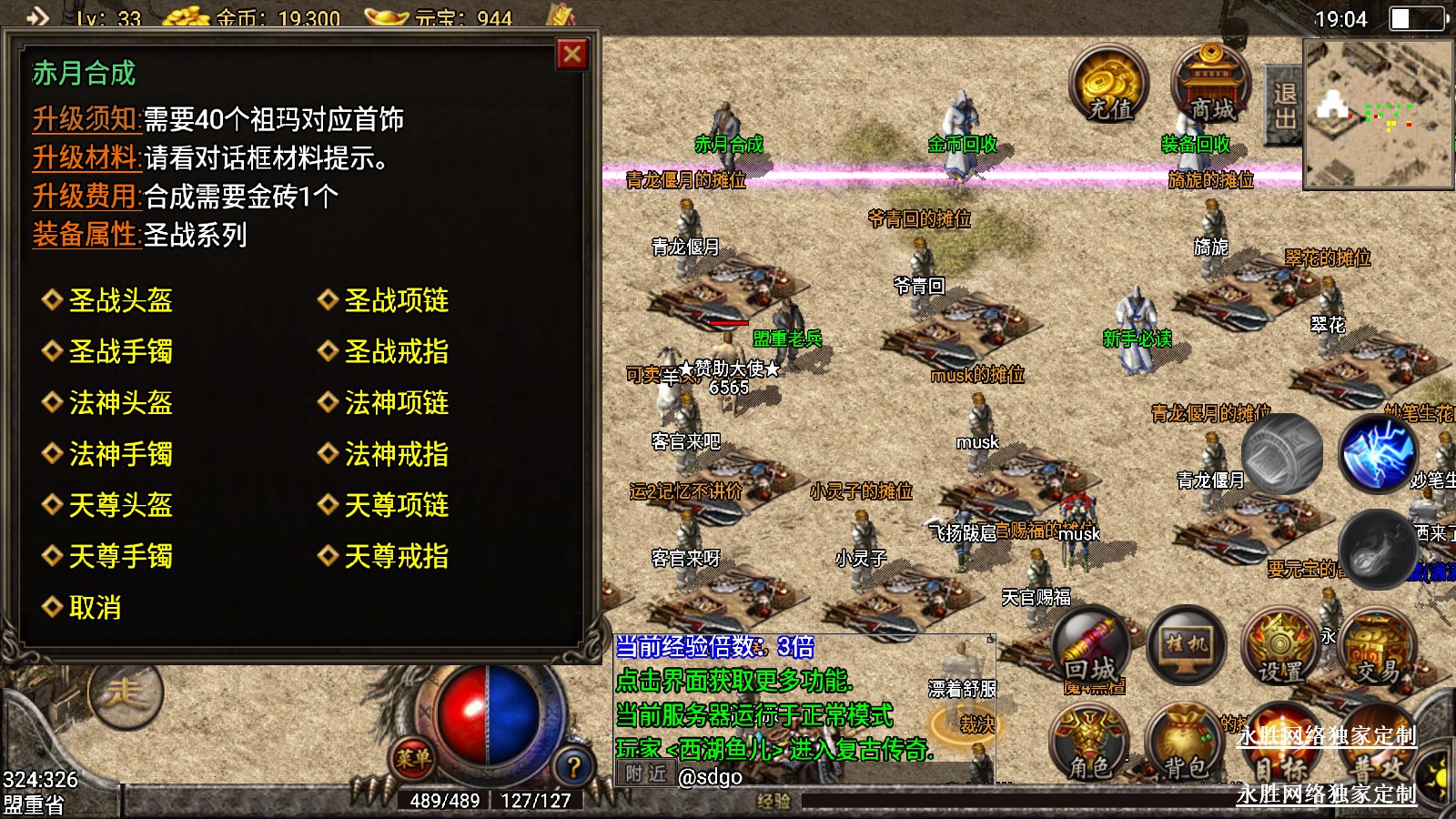Choose 圣战头盔 synthesis option
Viewport: 1456px width, 819px height.
[x=120, y=300]
